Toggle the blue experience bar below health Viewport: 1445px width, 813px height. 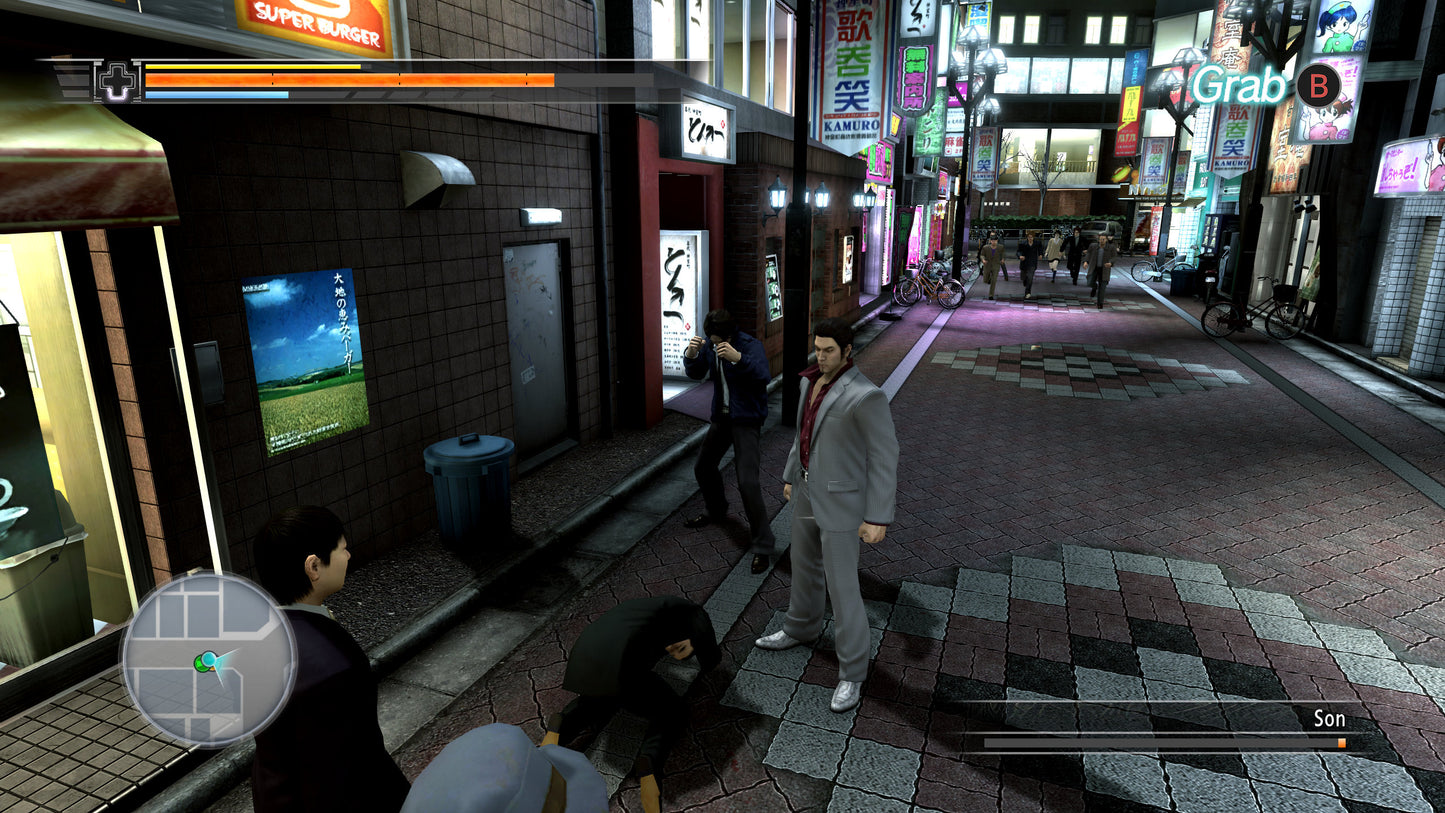click(x=215, y=95)
